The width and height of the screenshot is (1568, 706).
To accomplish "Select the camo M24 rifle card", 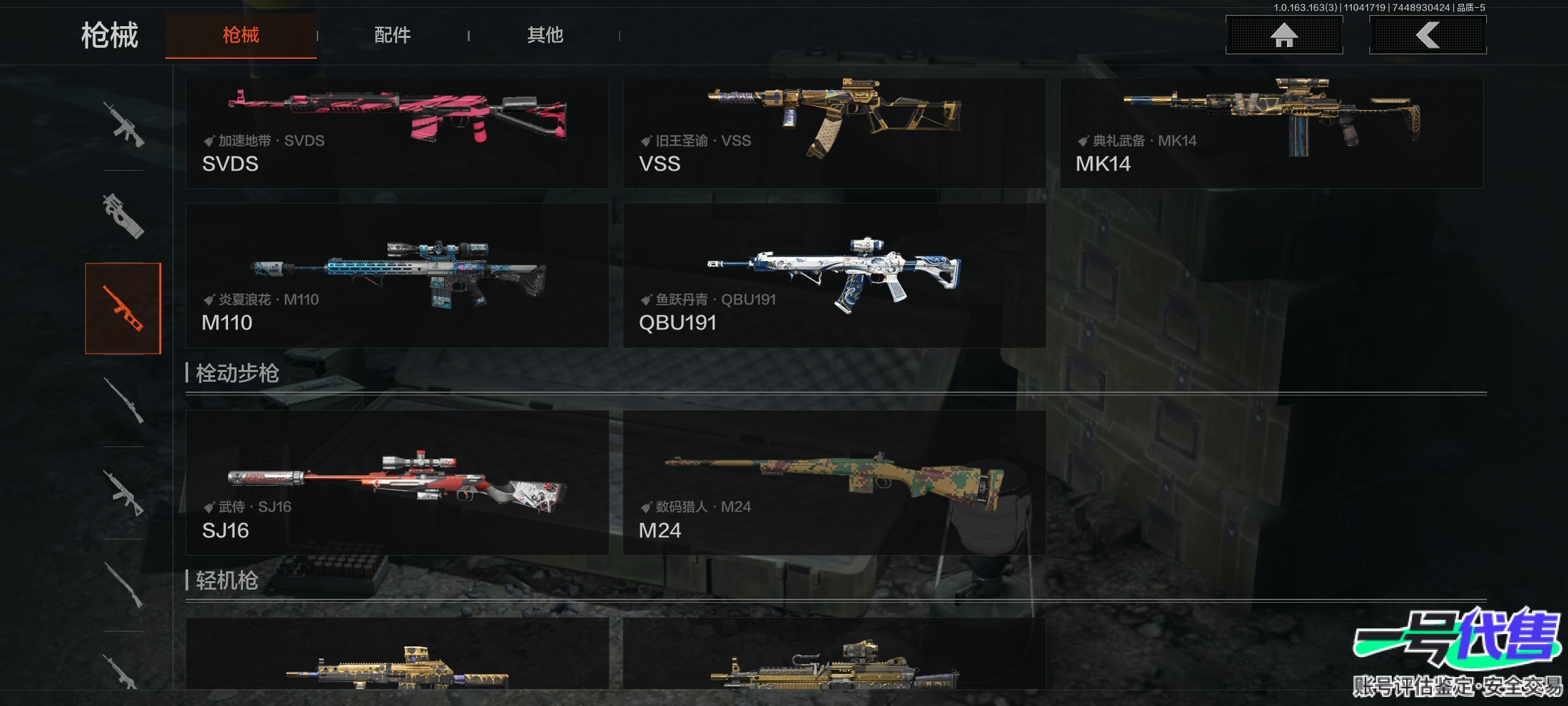I will click(x=834, y=482).
